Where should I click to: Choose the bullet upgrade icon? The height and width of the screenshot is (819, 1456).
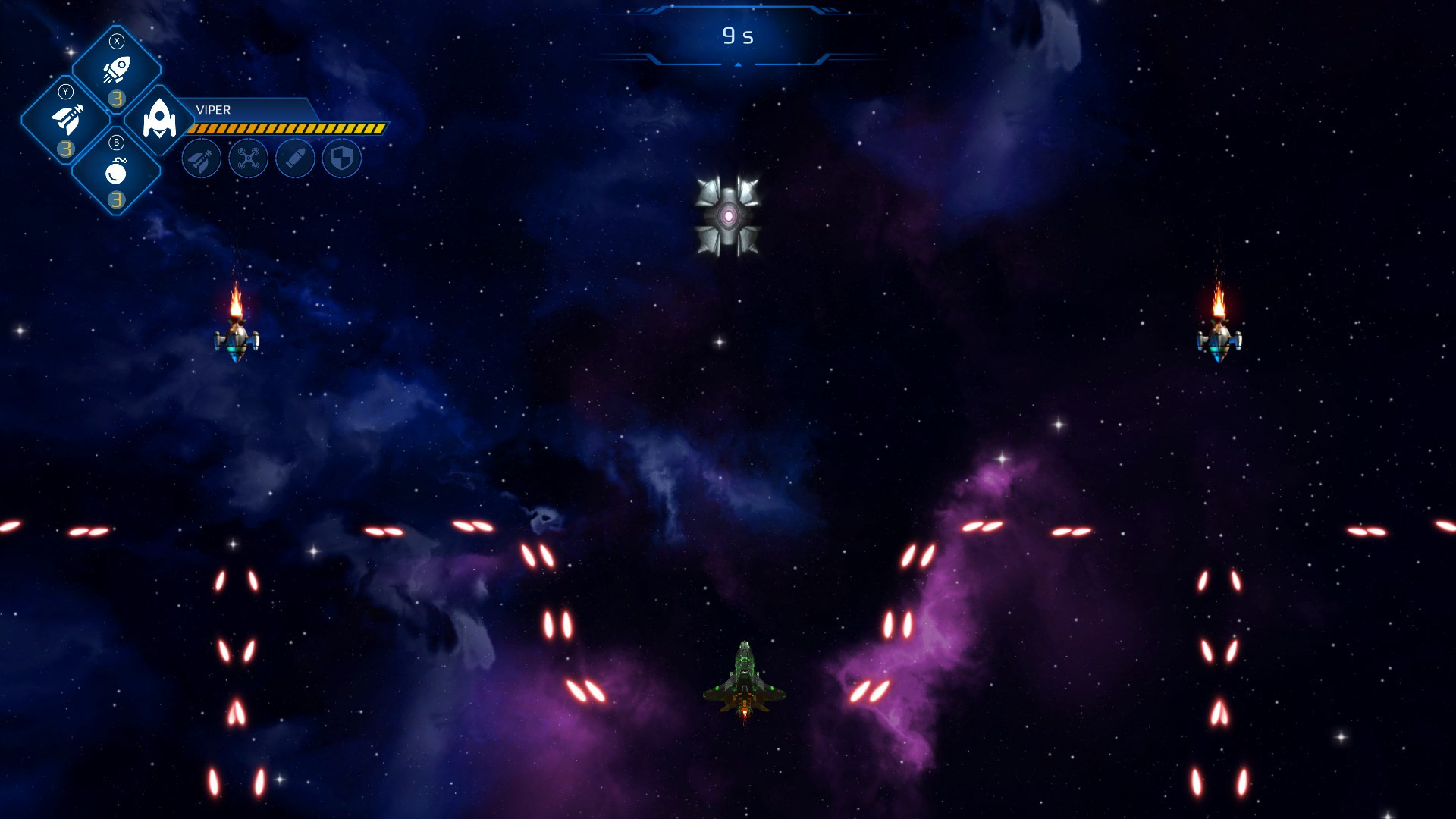pyautogui.click(x=295, y=159)
